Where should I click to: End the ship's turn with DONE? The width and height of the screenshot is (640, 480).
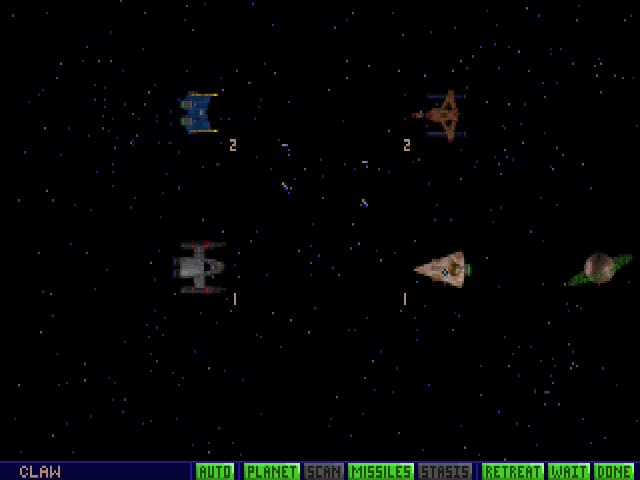[613, 471]
